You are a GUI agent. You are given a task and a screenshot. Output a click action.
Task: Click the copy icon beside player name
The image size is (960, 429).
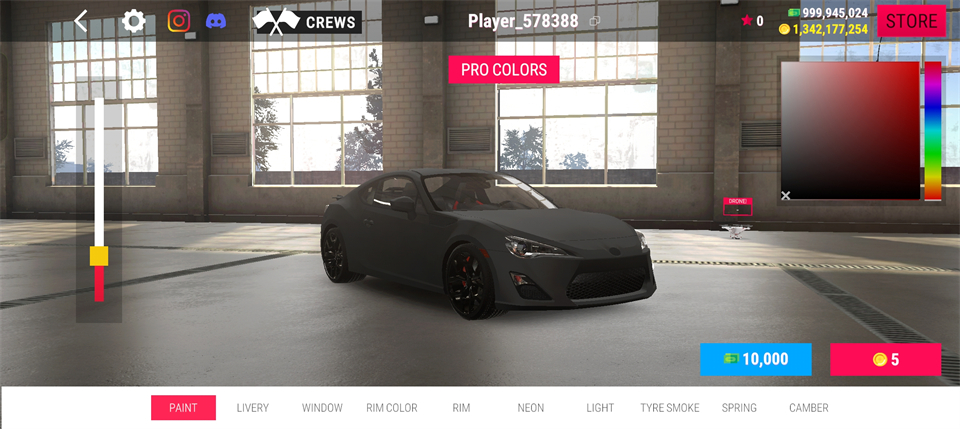595,21
